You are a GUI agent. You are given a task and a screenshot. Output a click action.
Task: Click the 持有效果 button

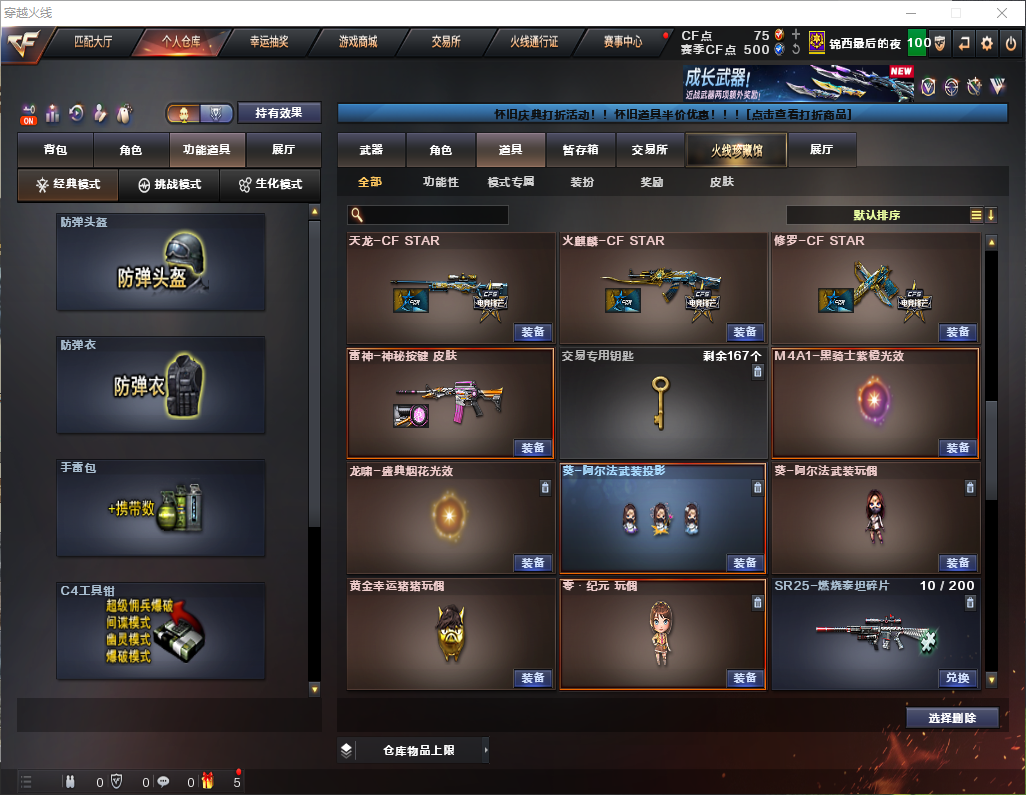(279, 113)
